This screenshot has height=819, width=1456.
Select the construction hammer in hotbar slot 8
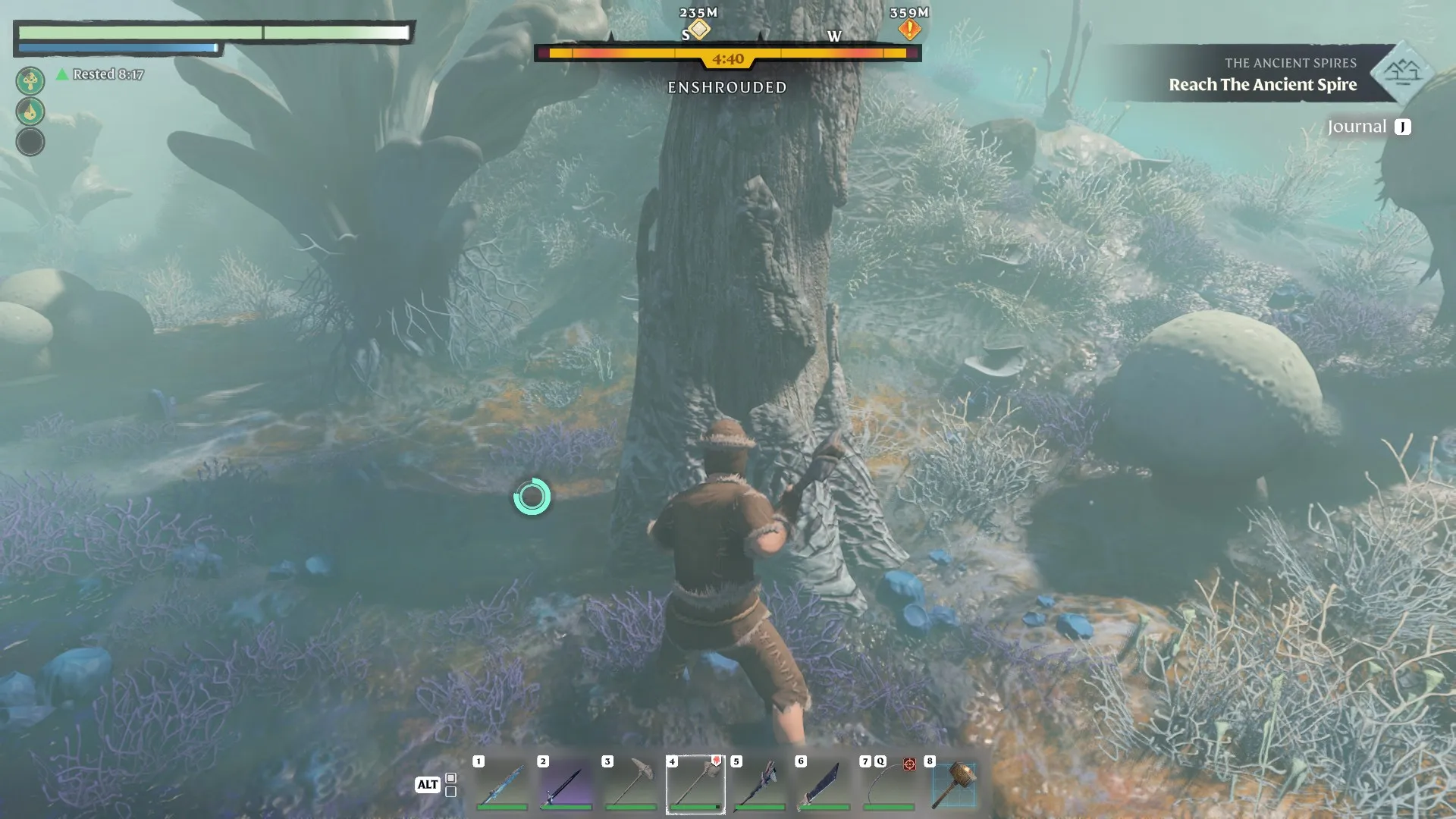(953, 785)
